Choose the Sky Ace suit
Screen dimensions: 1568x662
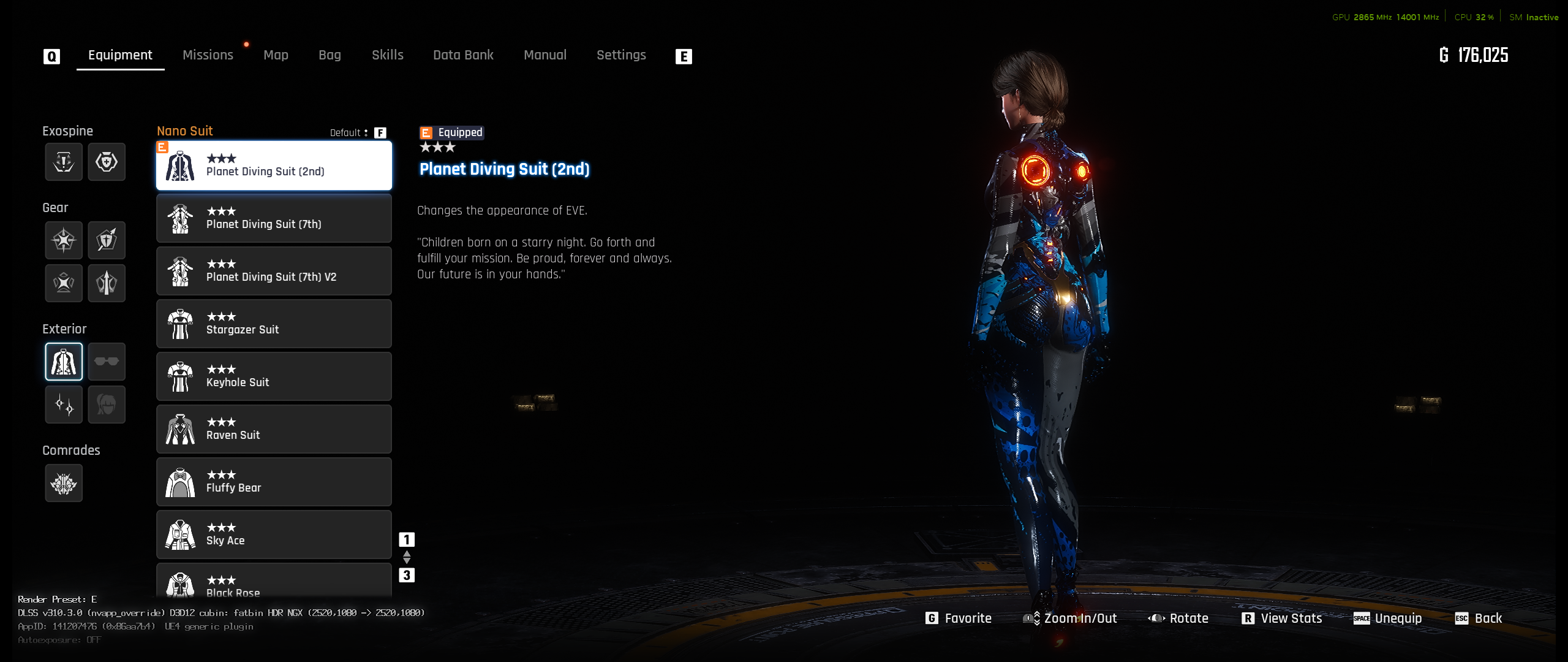click(274, 535)
